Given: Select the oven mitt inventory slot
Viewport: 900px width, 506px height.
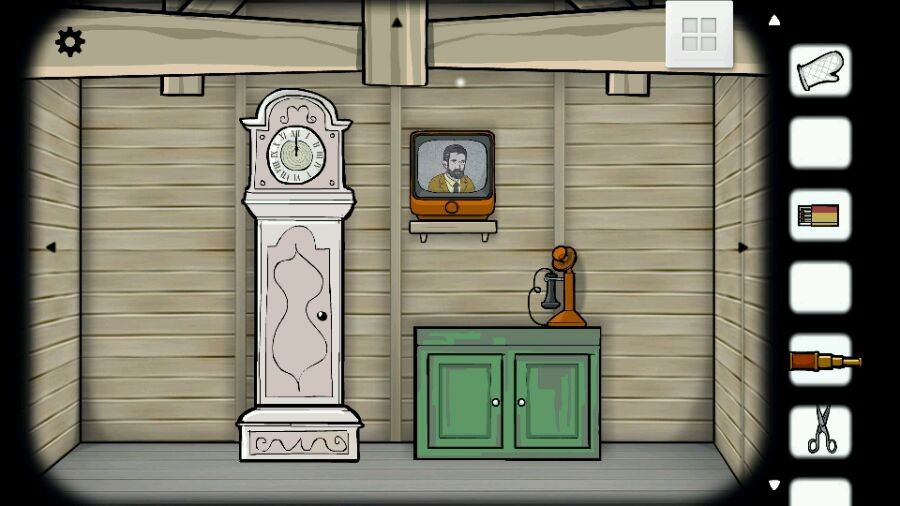Looking at the screenshot, I should point(820,71).
